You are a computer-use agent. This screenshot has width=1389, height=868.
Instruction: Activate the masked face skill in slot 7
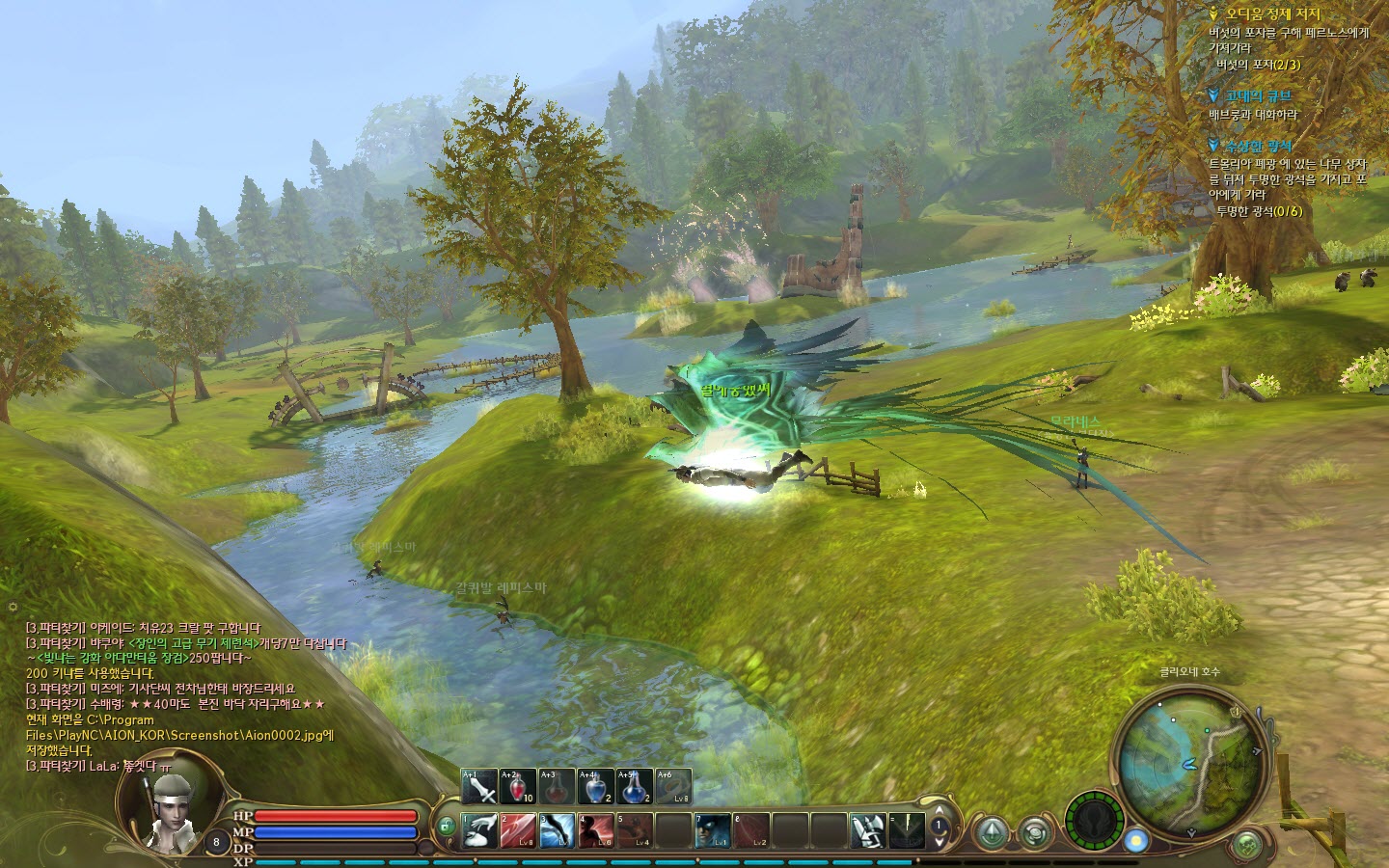coord(713,831)
